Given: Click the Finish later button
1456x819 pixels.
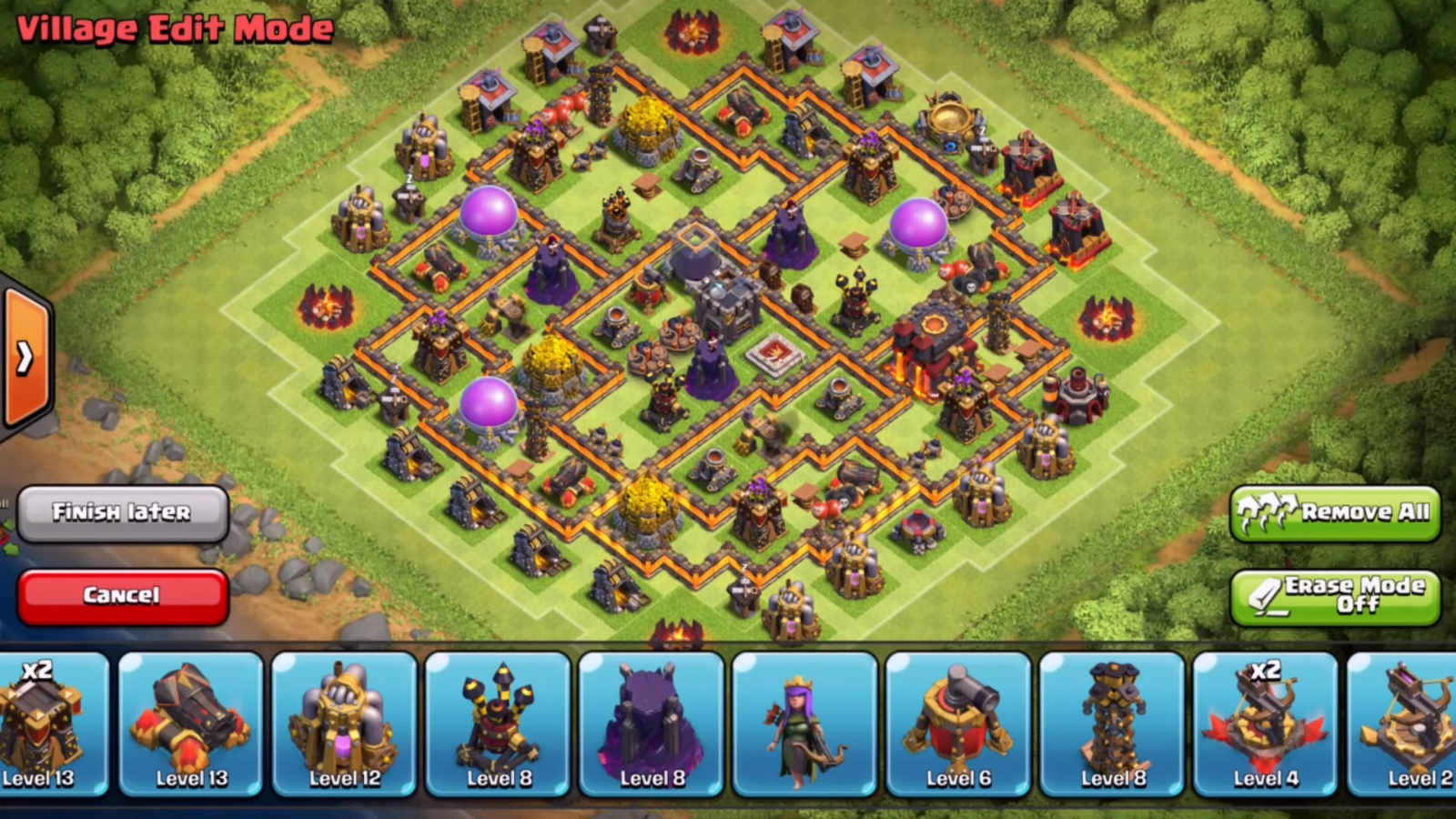Looking at the screenshot, I should click(x=123, y=512).
